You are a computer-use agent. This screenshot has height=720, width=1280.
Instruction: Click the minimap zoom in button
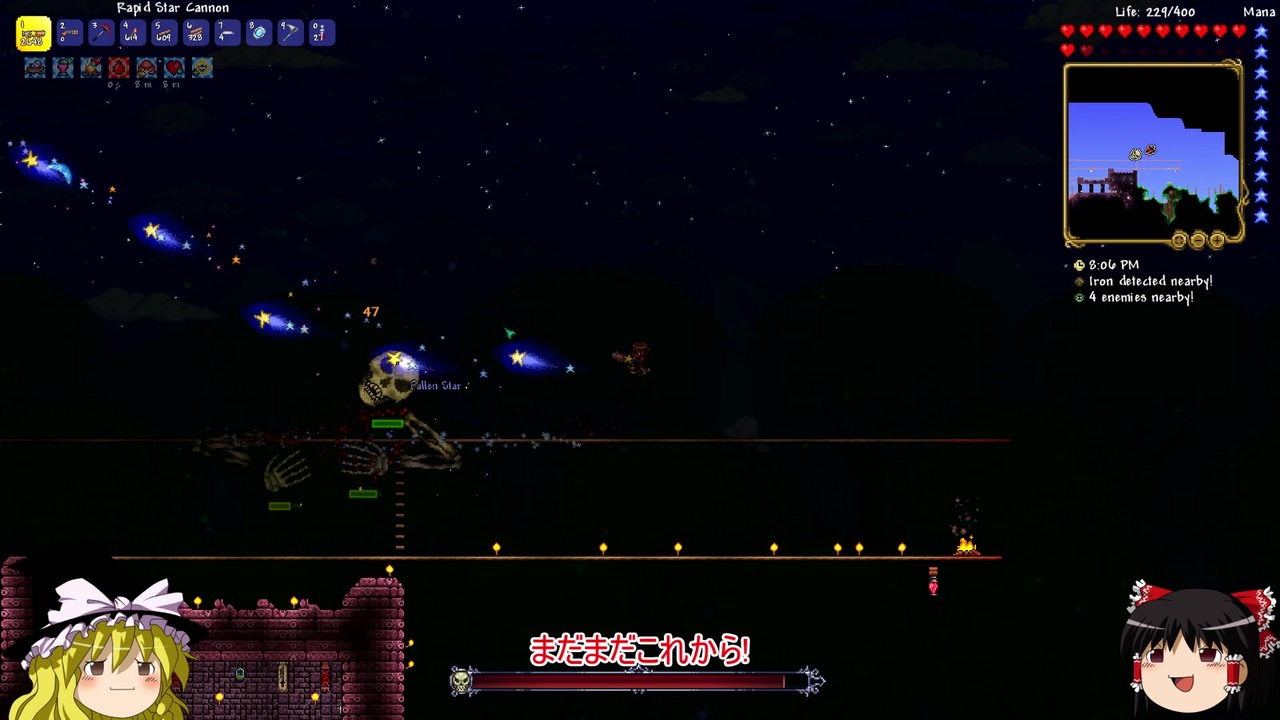coord(1217,241)
